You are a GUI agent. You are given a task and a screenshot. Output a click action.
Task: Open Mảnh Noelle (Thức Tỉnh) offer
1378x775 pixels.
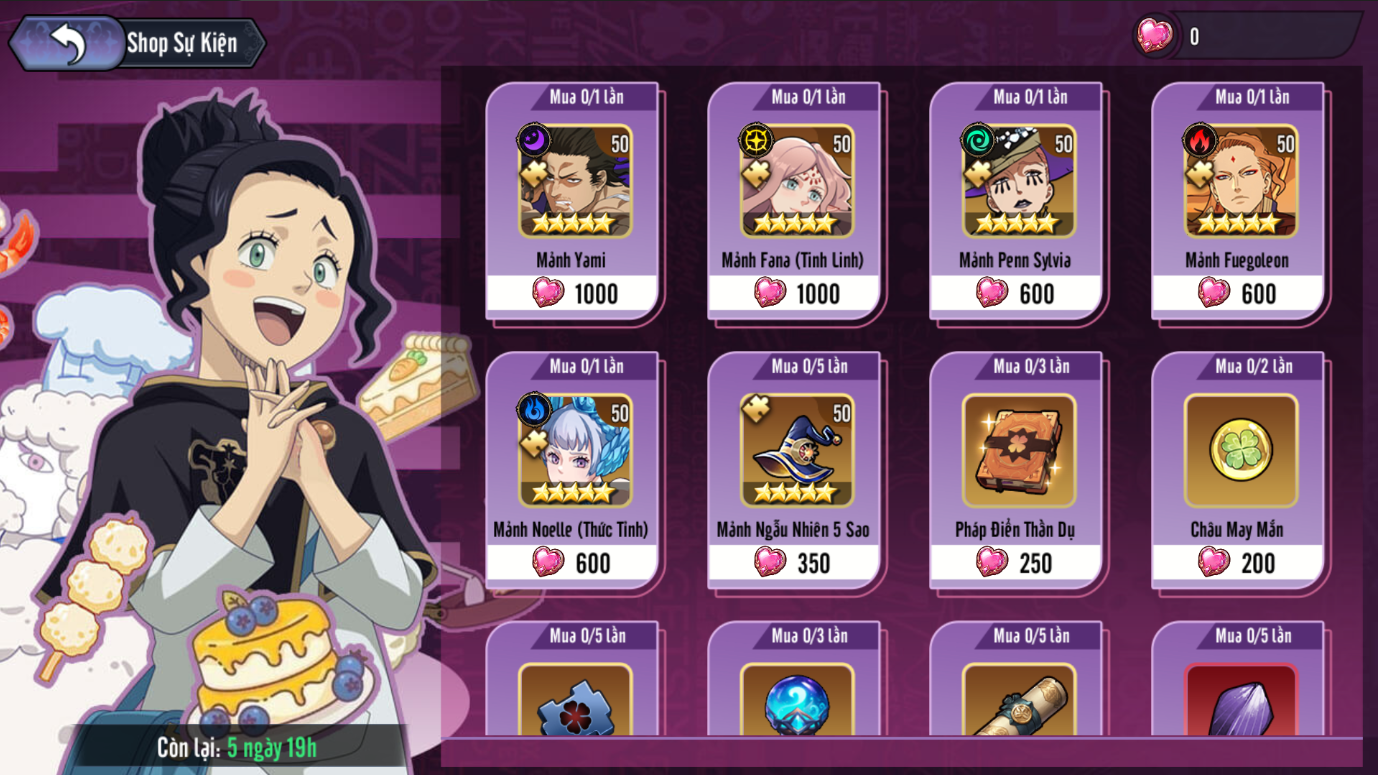(574, 470)
